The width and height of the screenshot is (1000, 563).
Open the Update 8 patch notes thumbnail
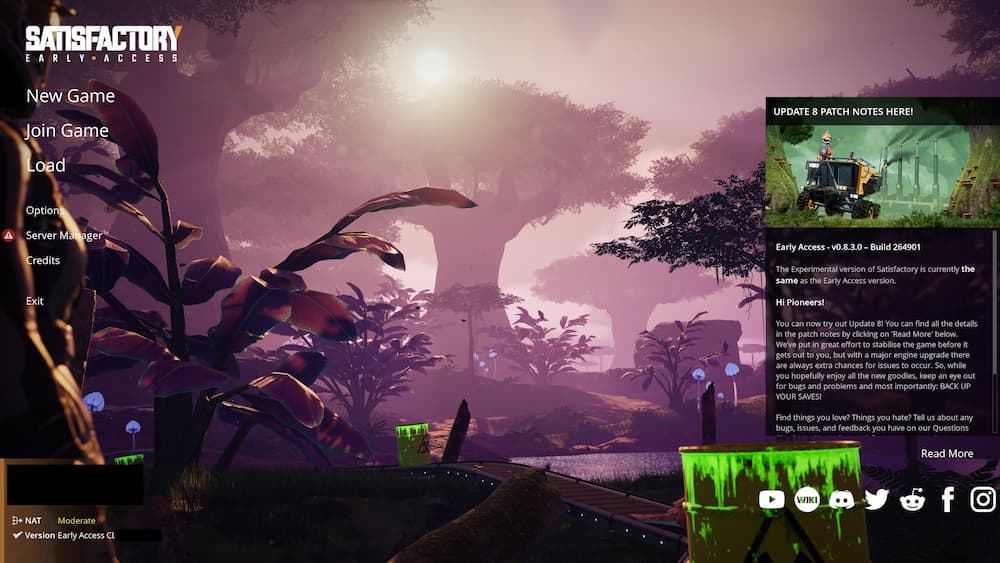click(x=880, y=176)
